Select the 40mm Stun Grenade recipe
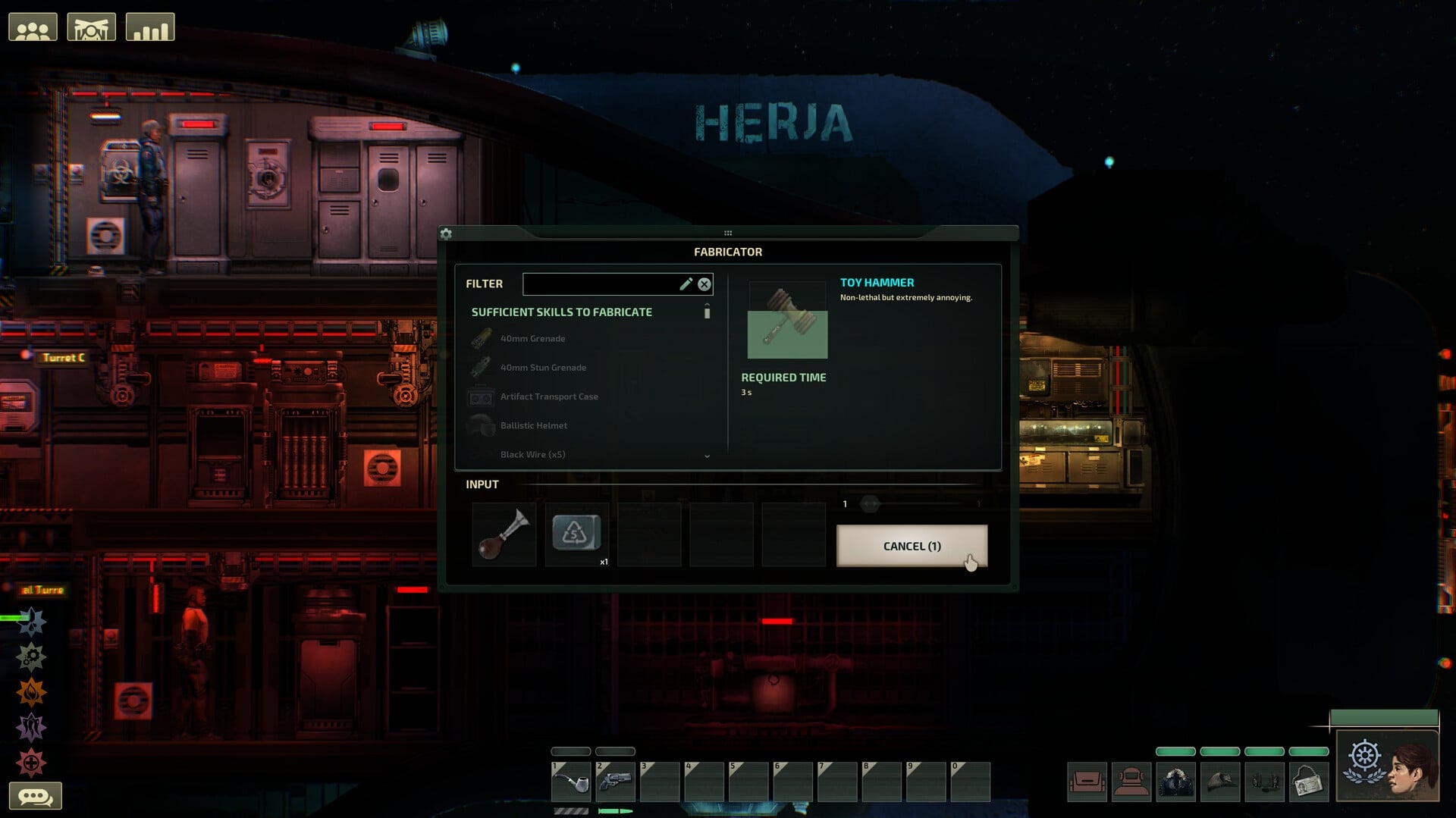 point(542,367)
